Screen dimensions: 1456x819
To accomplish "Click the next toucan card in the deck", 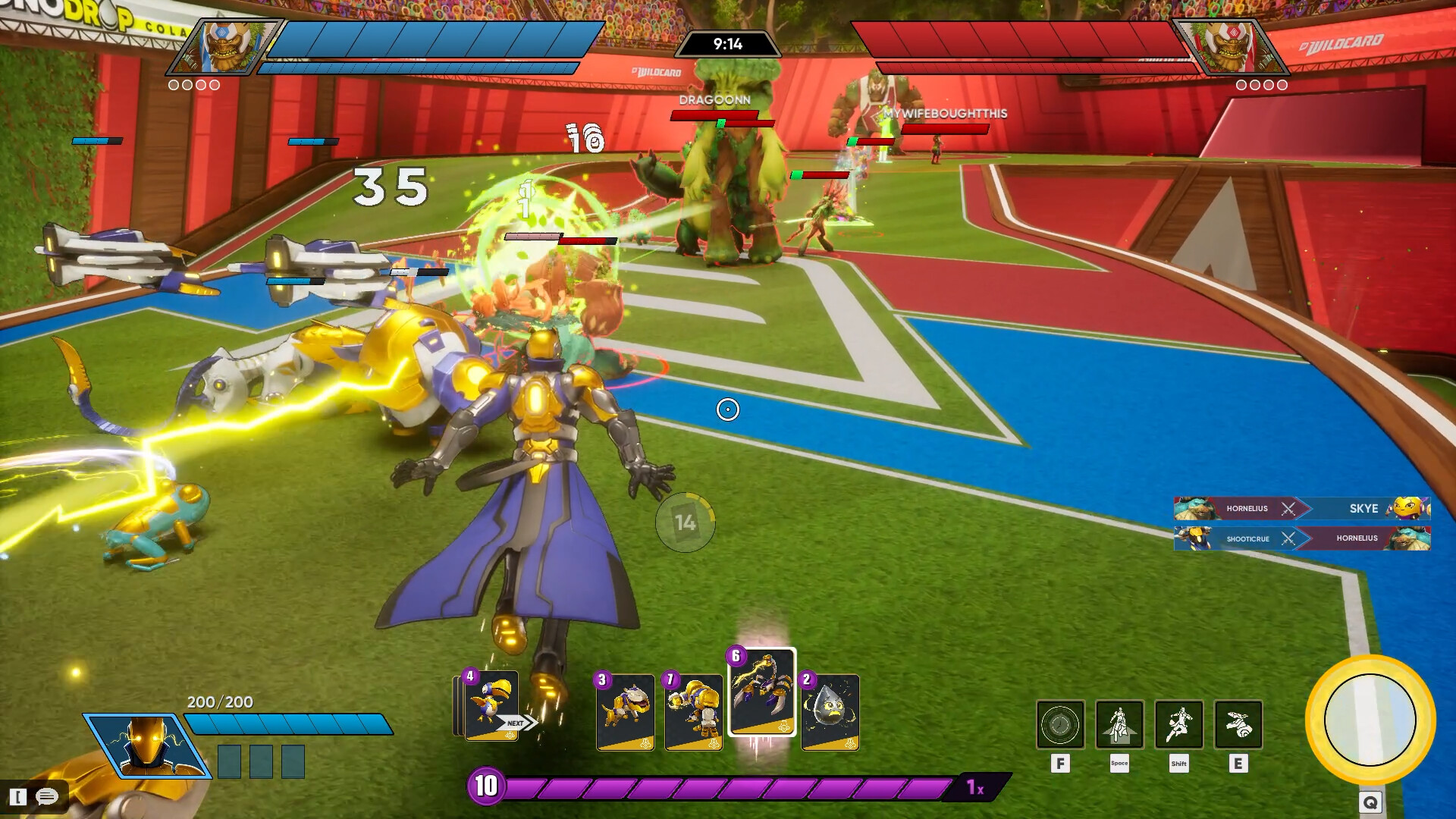I will [x=491, y=705].
